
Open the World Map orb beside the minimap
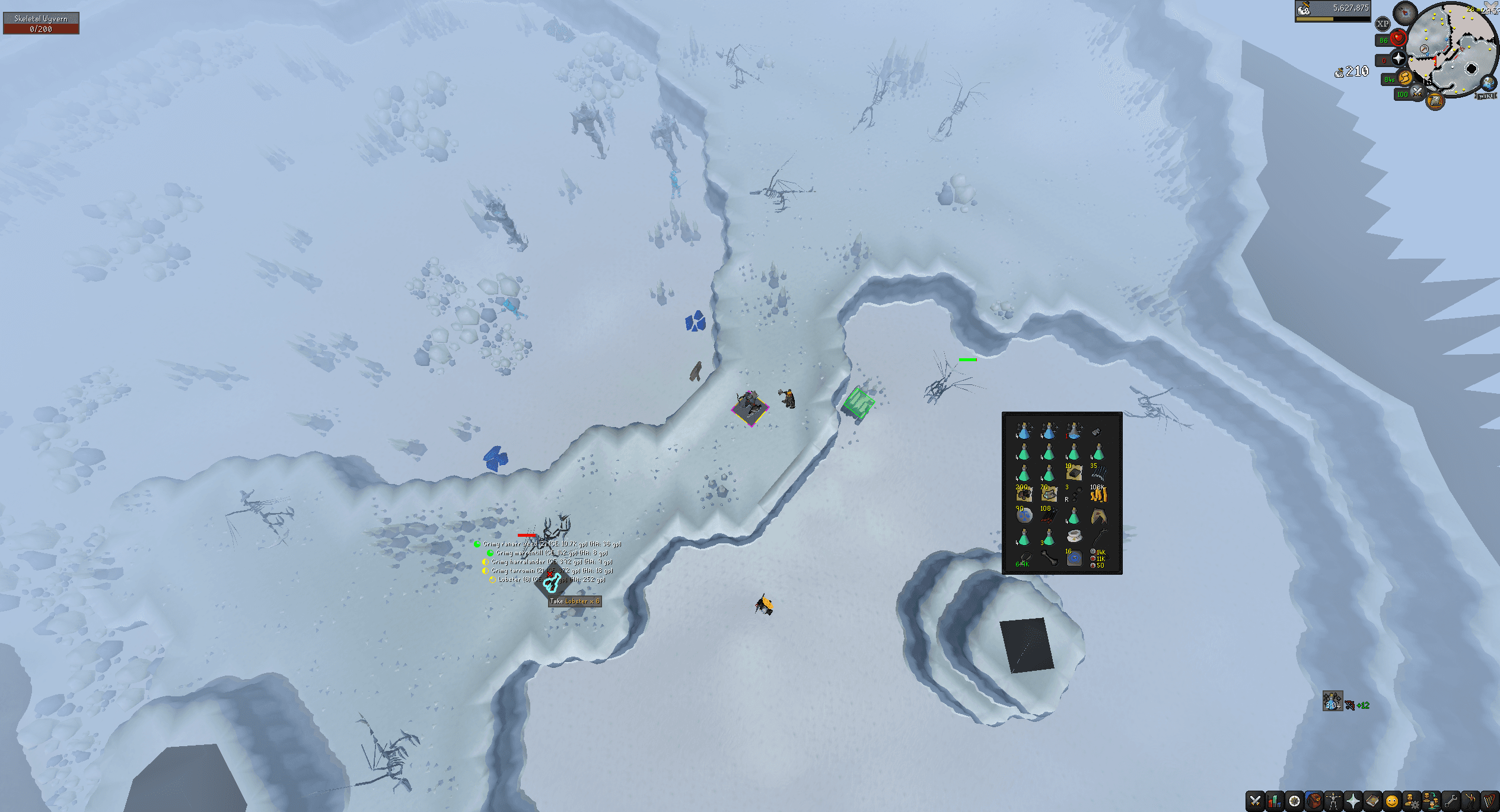(x=1488, y=84)
